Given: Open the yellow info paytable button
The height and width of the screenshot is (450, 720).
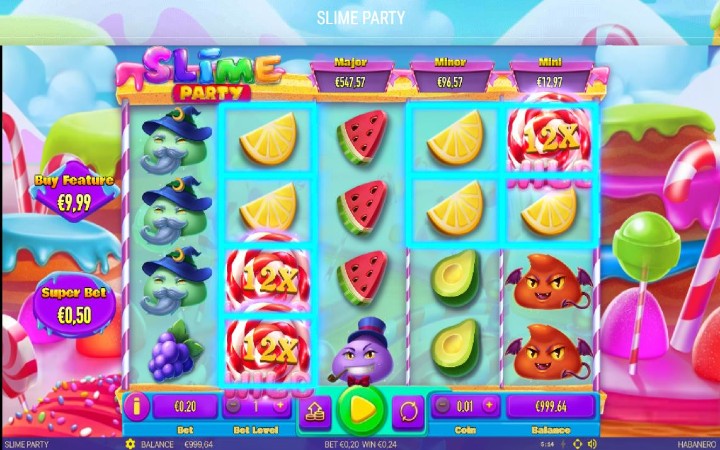Looking at the screenshot, I should [137, 406].
